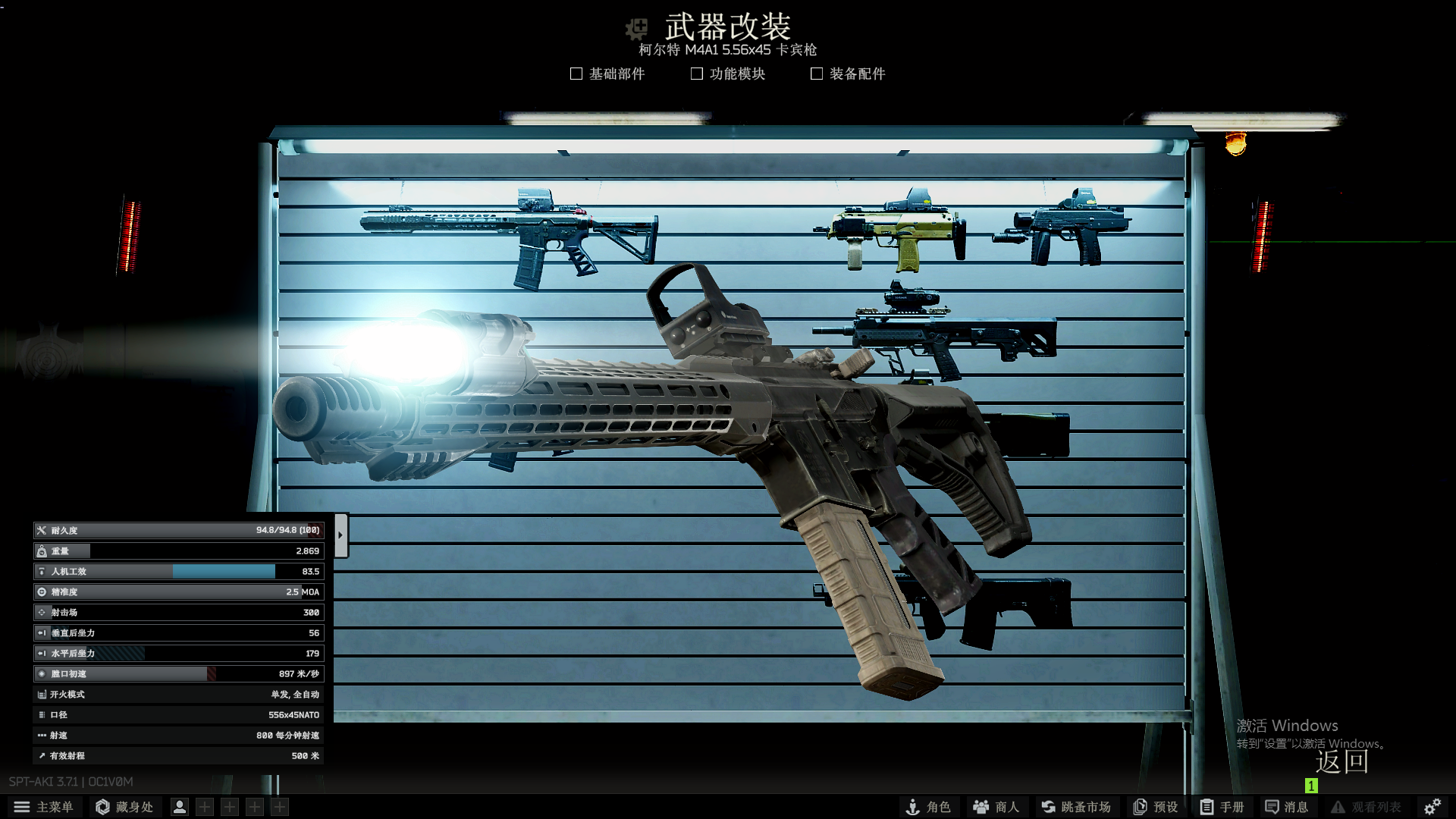Click the 人机工效 ergonomics stat bar

(178, 571)
